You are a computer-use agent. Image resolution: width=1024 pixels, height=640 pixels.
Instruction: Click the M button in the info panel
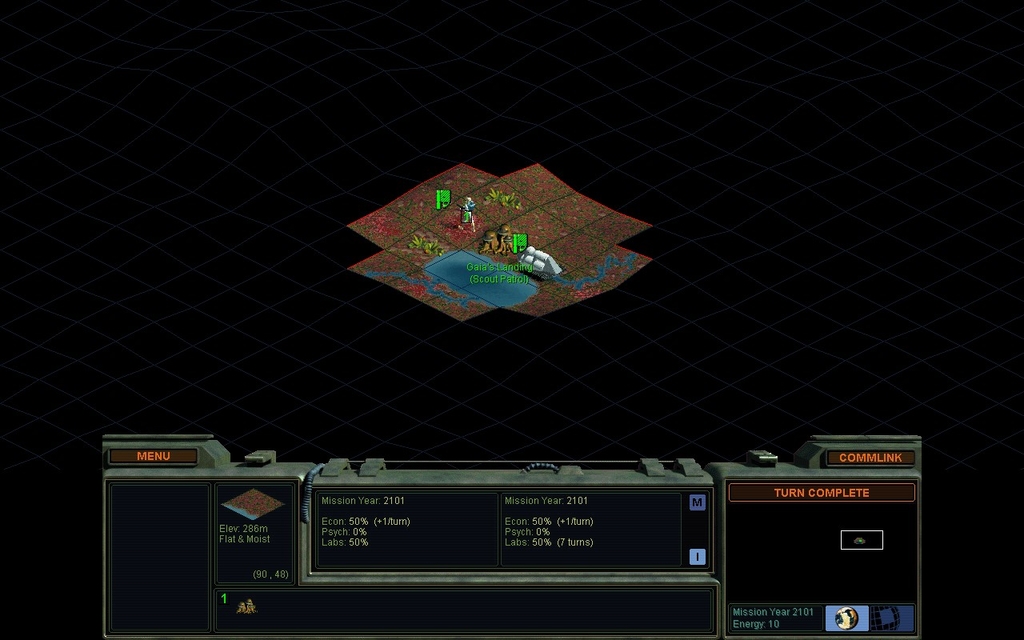tap(697, 503)
